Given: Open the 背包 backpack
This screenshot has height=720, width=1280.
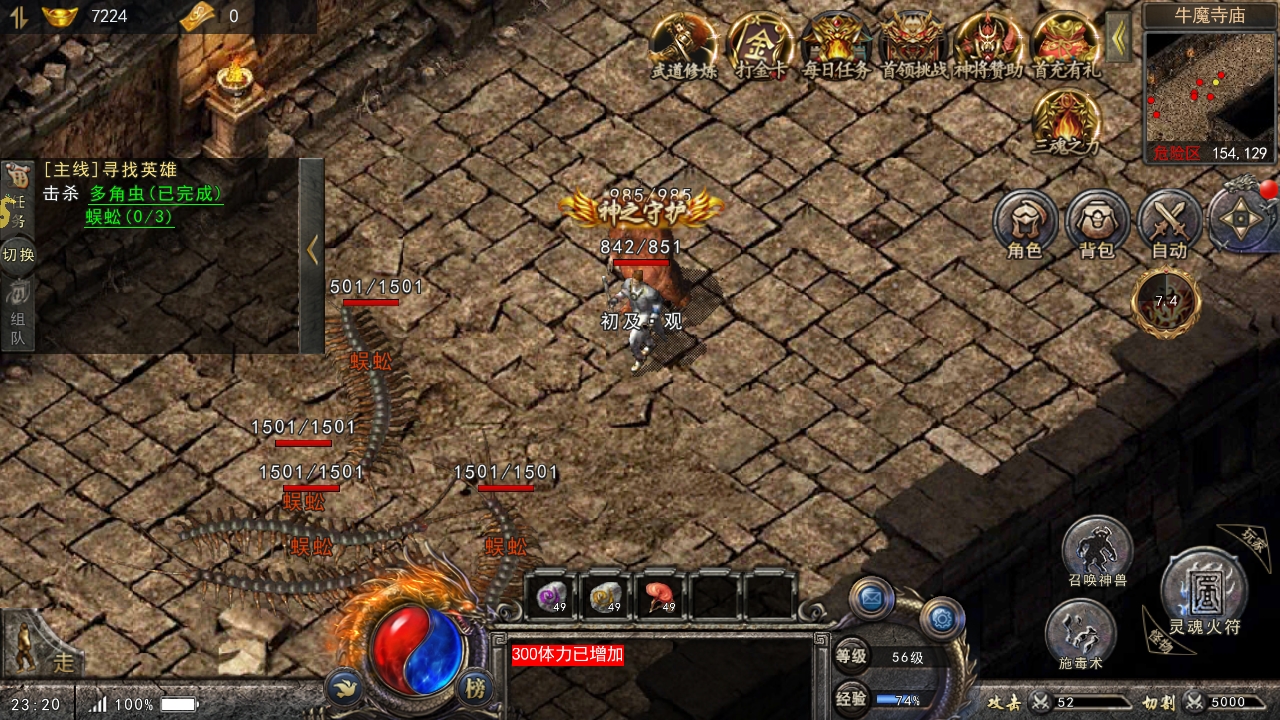Looking at the screenshot, I should click(1097, 222).
